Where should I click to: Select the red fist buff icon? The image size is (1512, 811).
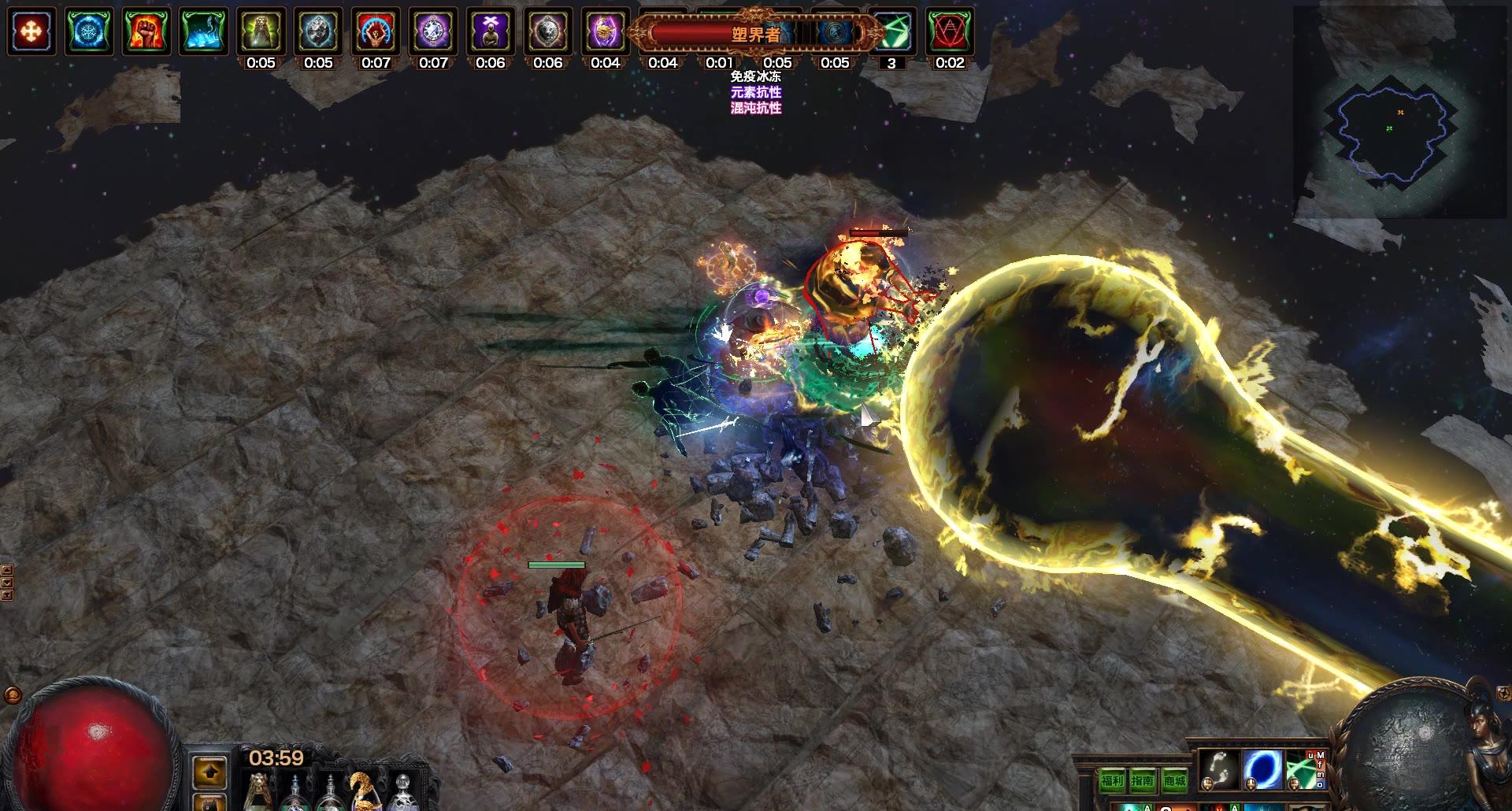(x=146, y=31)
